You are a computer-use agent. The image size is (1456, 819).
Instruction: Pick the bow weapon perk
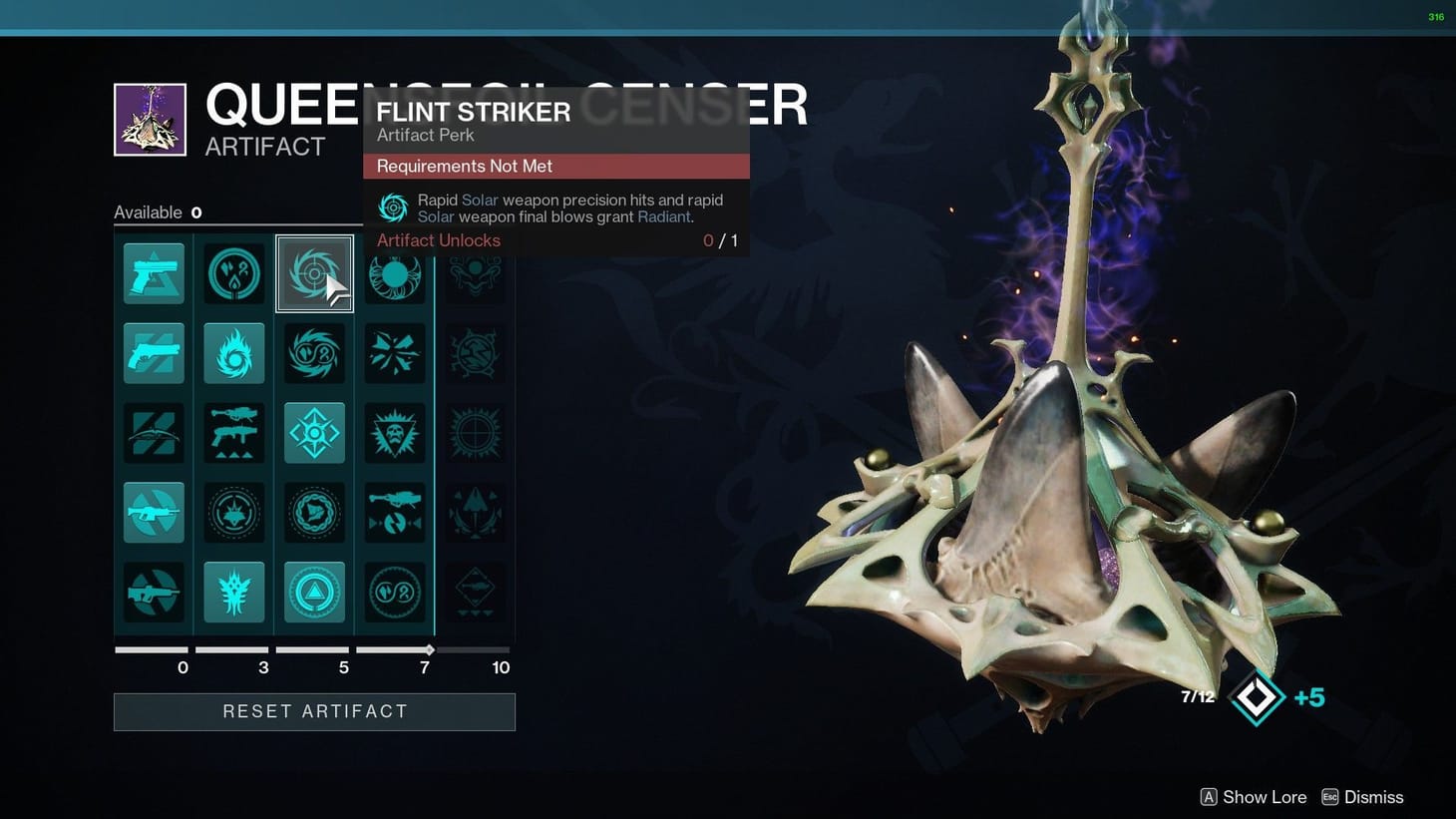tap(154, 433)
